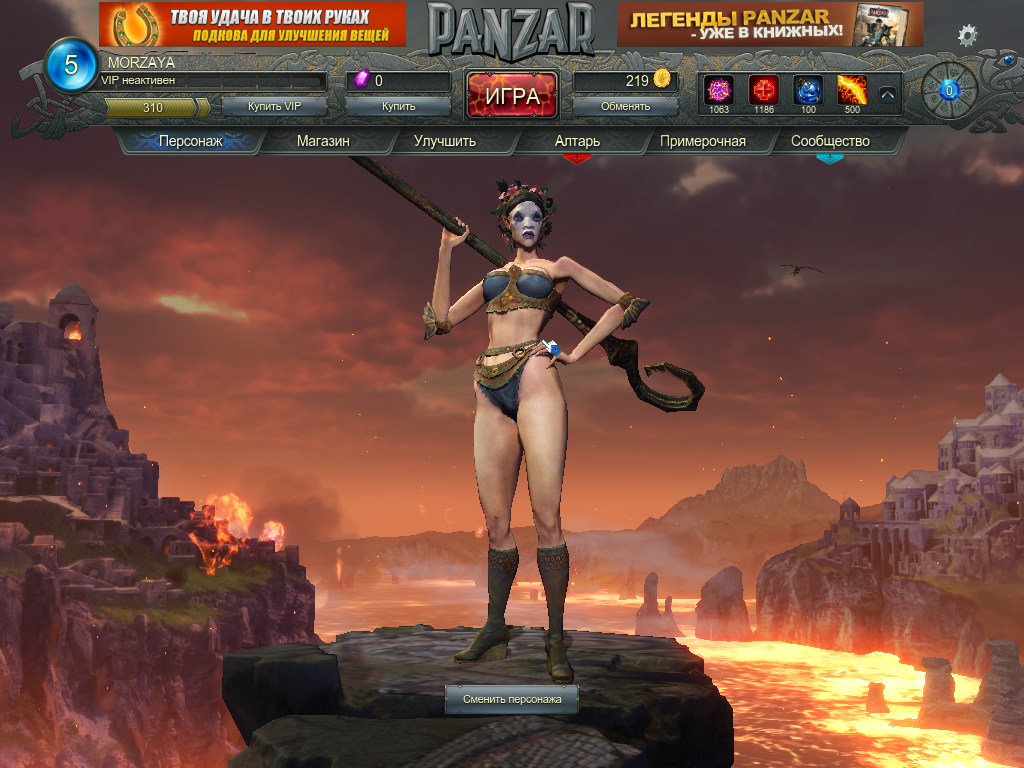Select the Алтарь tab

pyautogui.click(x=577, y=141)
